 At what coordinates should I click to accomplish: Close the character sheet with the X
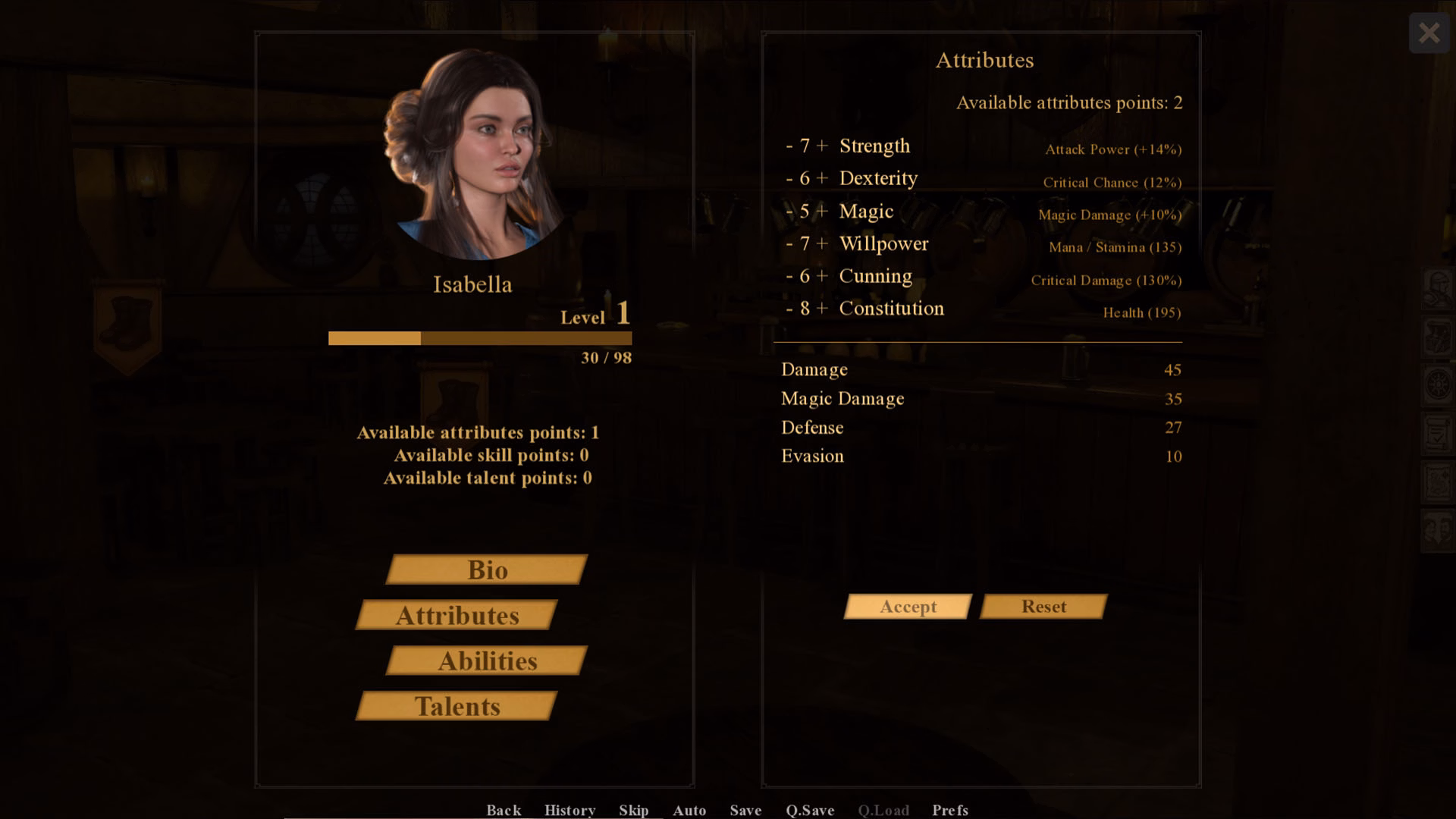(1429, 33)
